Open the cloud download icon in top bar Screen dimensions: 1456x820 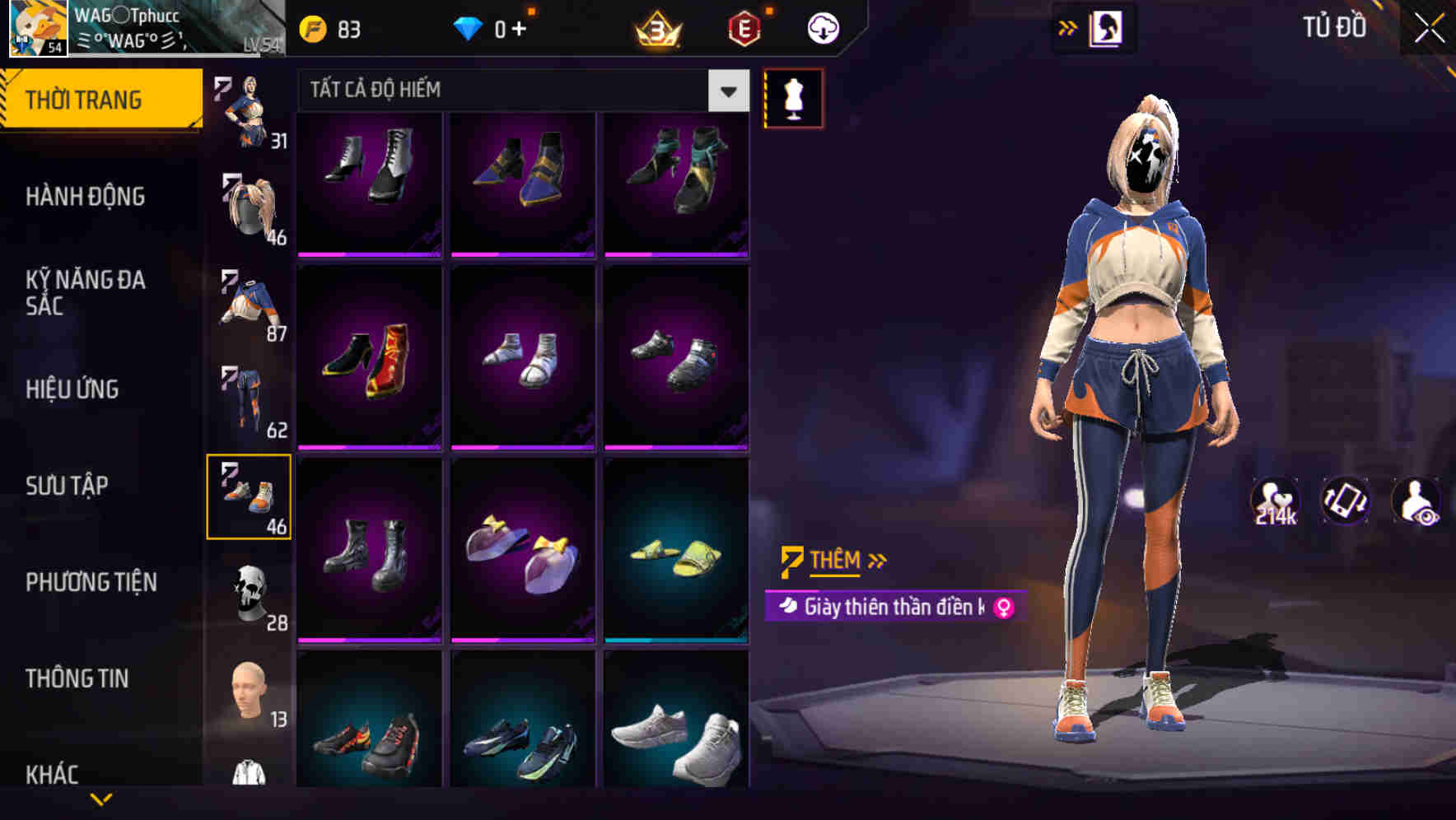821,26
